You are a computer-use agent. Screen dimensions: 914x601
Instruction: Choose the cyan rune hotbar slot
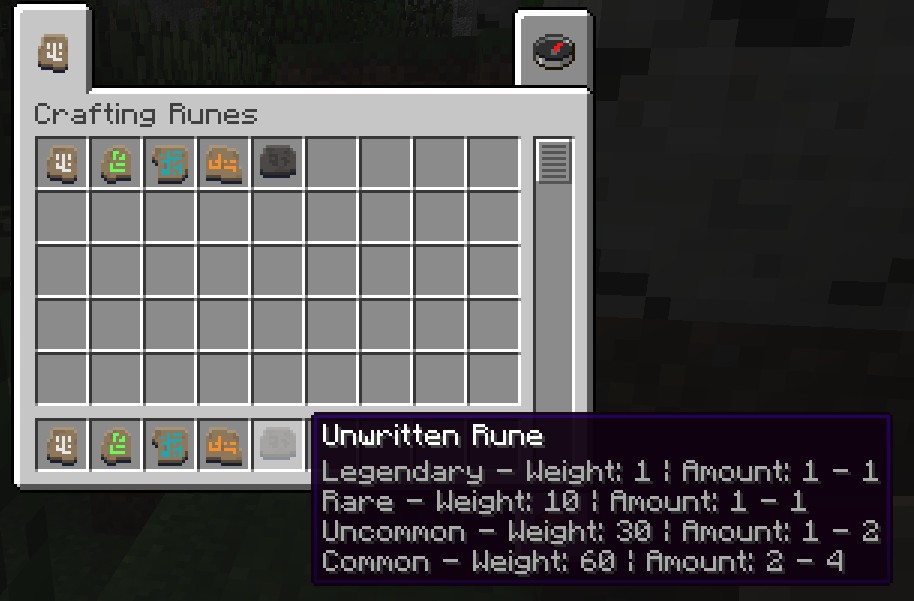(171, 445)
